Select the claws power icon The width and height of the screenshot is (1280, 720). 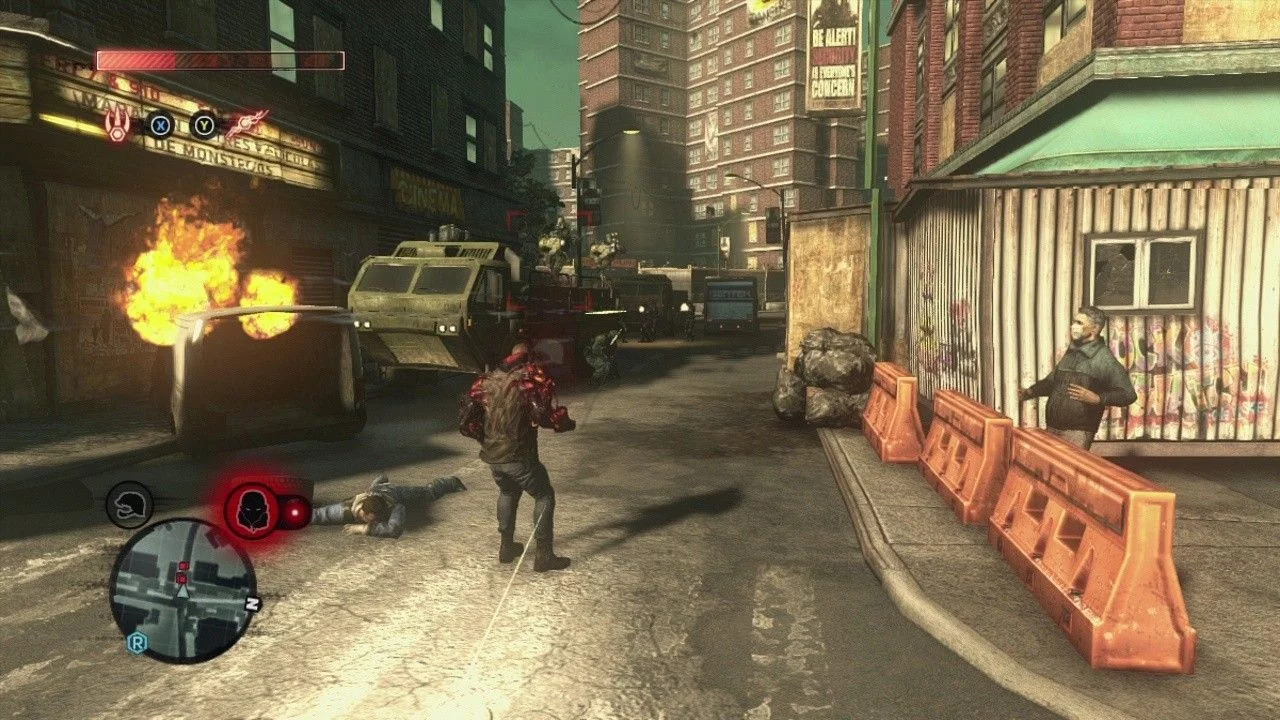pos(118,125)
